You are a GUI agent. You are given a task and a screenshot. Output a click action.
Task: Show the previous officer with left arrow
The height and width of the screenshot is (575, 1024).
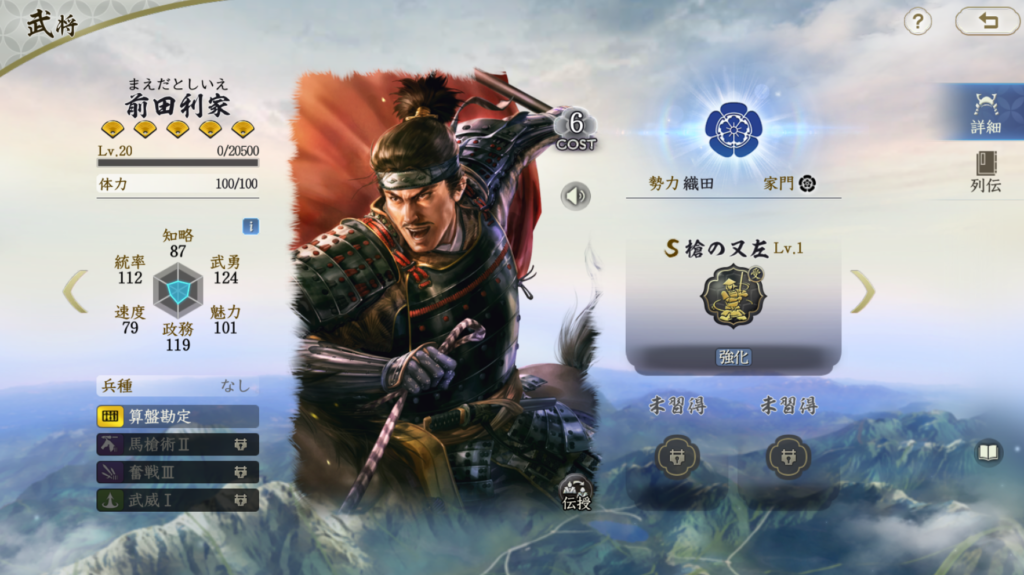coord(76,291)
